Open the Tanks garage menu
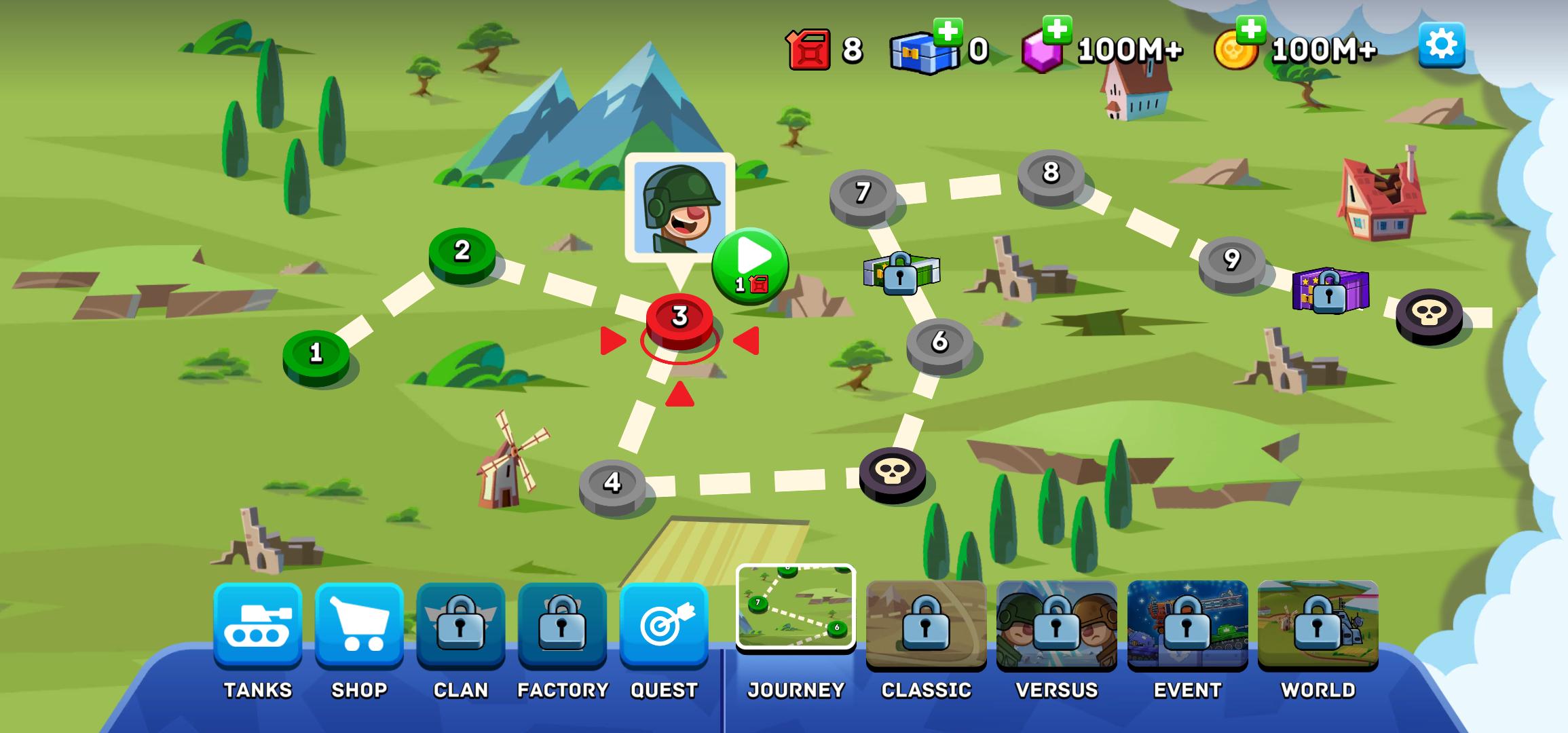This screenshot has height=733, width=1568. 258,625
